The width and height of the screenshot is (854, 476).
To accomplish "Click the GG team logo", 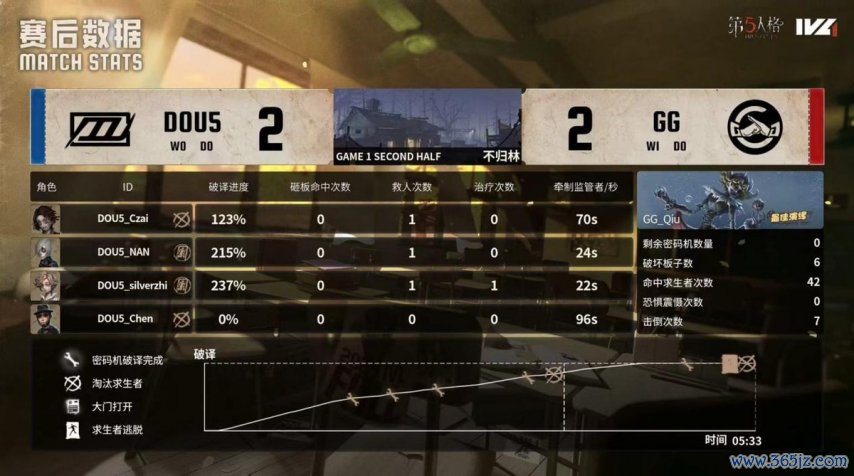I will coord(755,131).
